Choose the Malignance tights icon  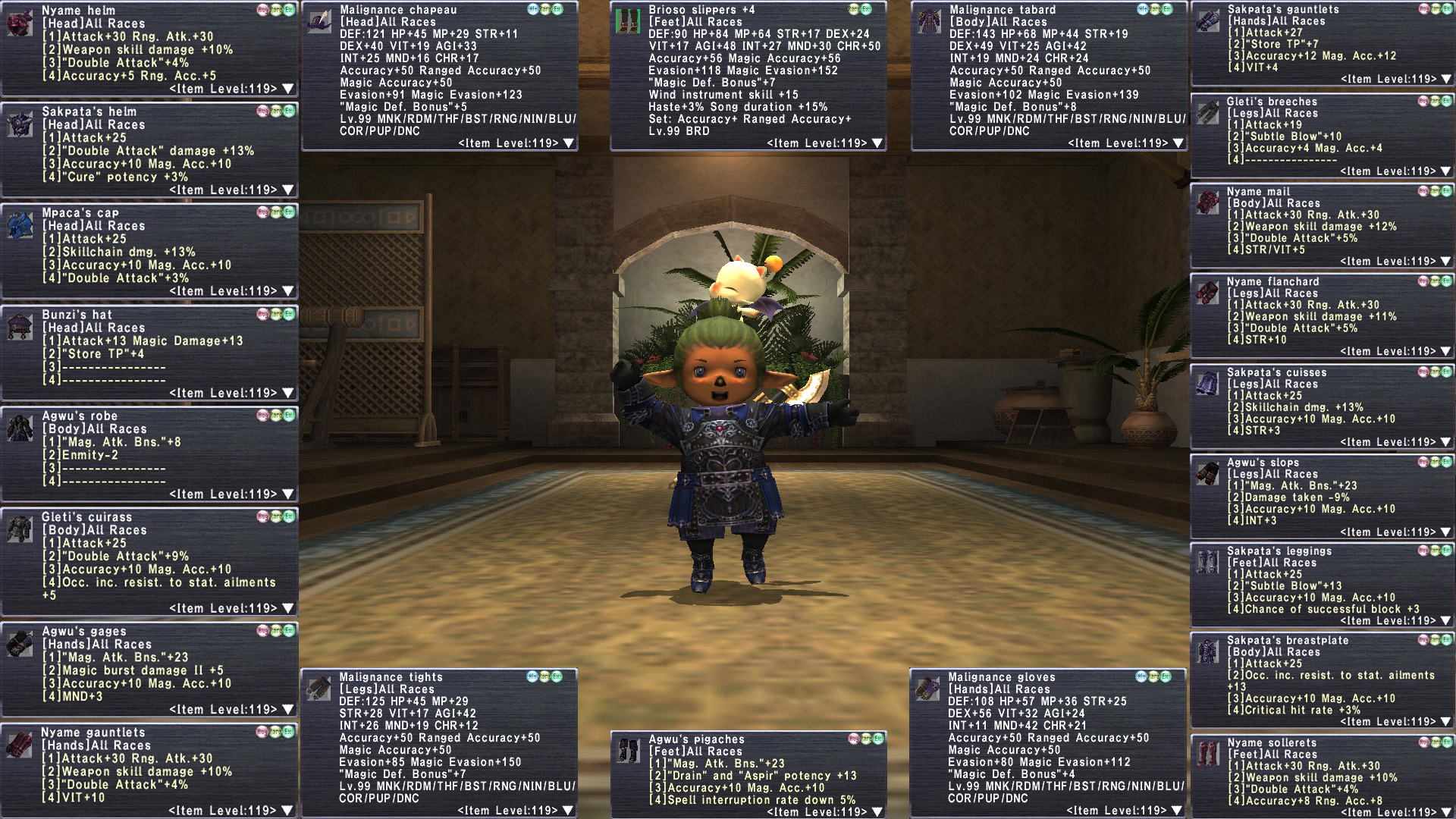pyautogui.click(x=318, y=689)
